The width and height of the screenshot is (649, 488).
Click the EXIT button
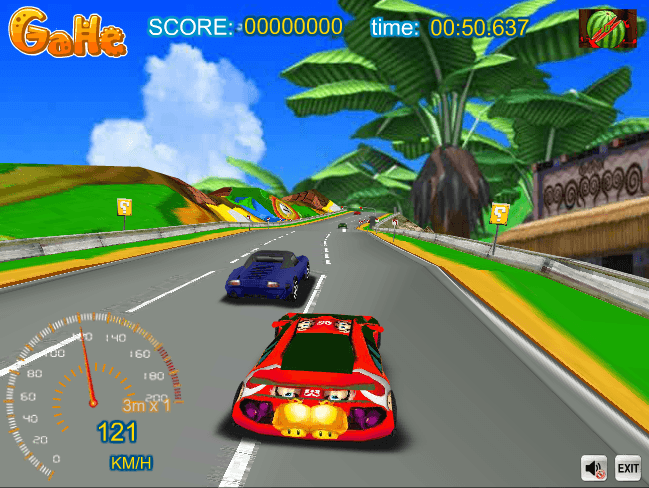627,467
